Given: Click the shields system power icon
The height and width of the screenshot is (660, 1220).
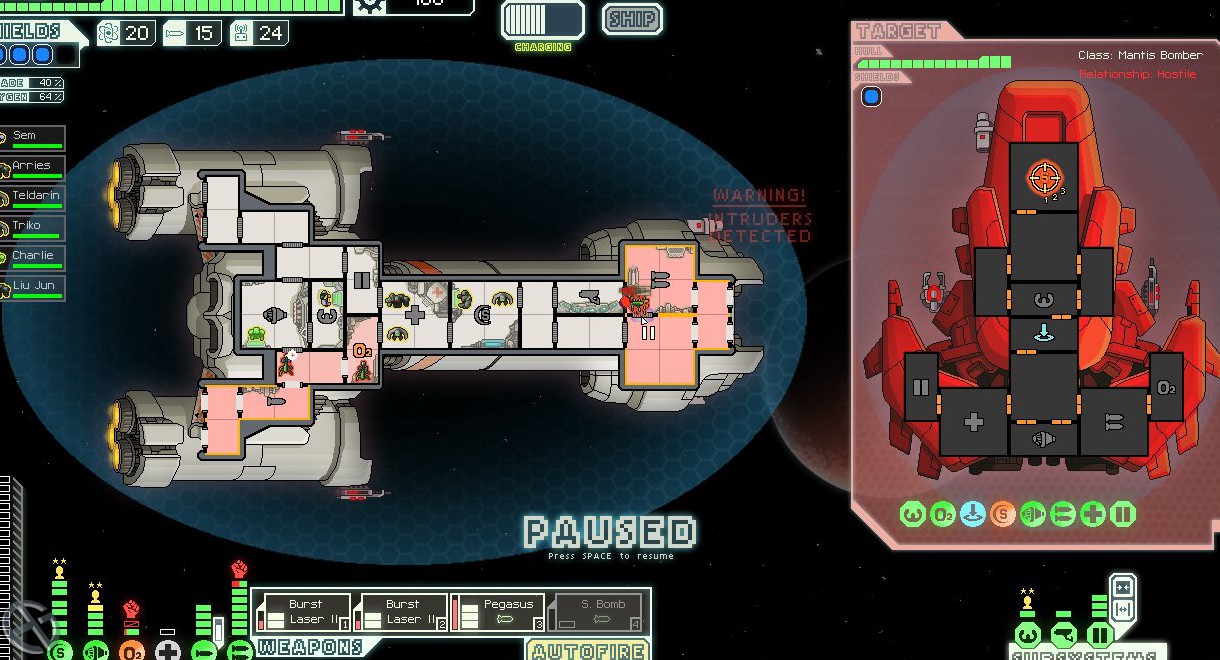Looking at the screenshot, I should (60, 651).
